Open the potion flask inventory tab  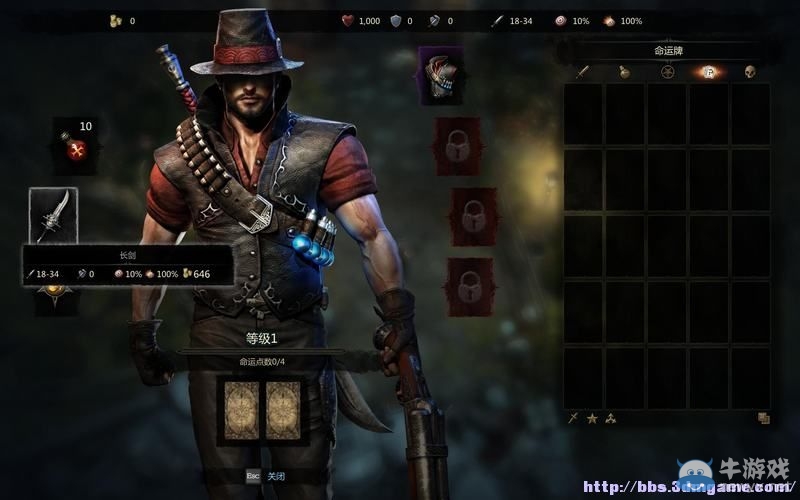coord(625,72)
